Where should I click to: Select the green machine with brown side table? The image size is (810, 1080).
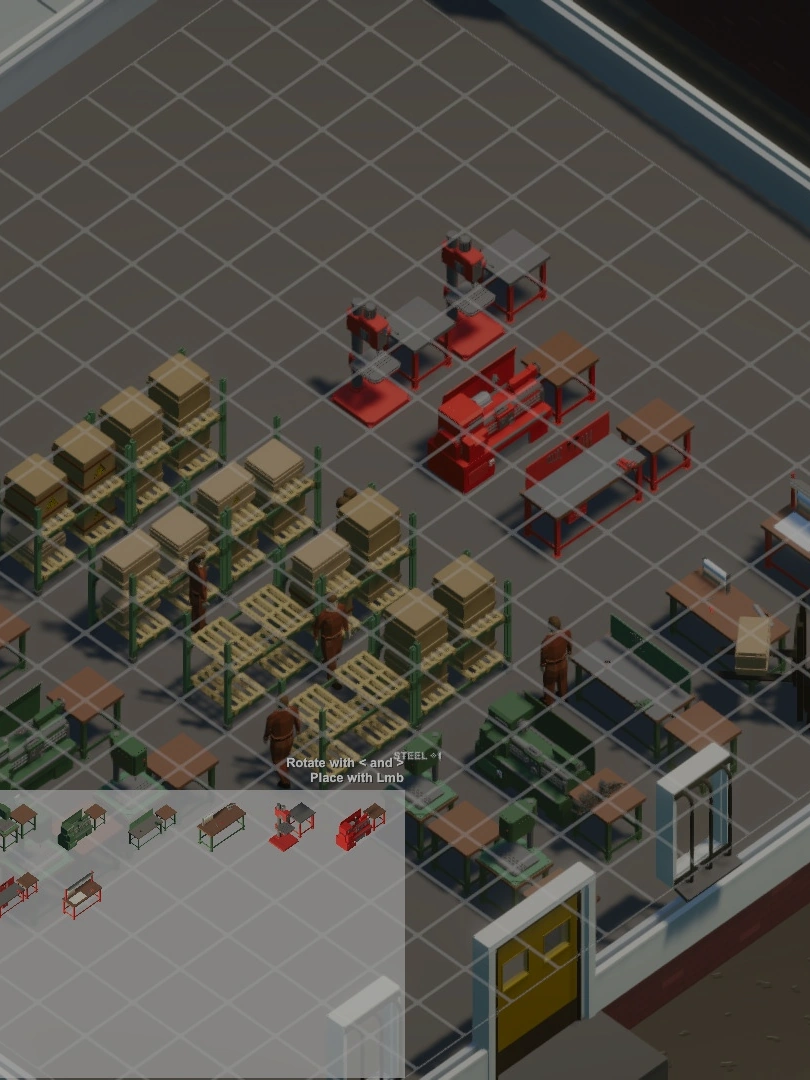[82, 826]
